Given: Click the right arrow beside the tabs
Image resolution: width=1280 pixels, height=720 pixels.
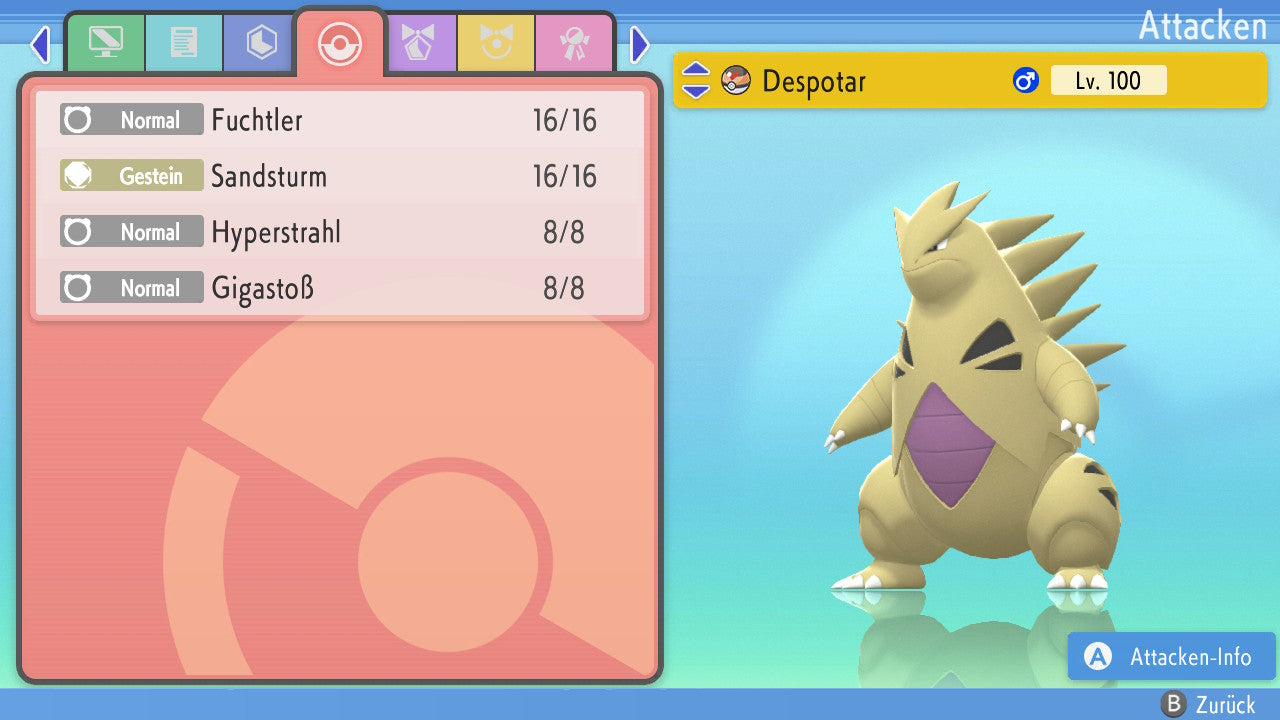Looking at the screenshot, I should click(x=640, y=44).
